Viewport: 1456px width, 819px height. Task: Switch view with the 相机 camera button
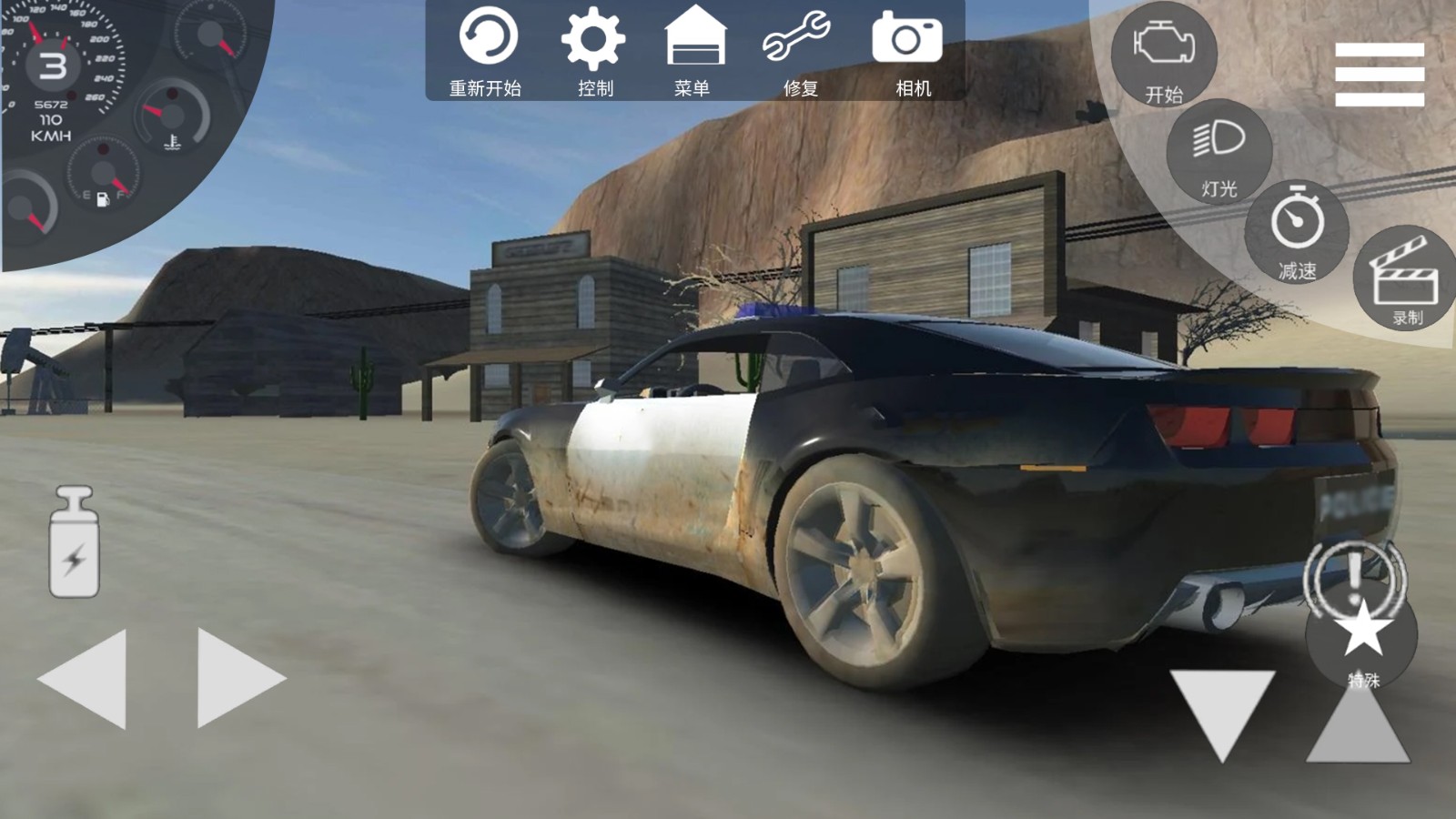(x=909, y=50)
